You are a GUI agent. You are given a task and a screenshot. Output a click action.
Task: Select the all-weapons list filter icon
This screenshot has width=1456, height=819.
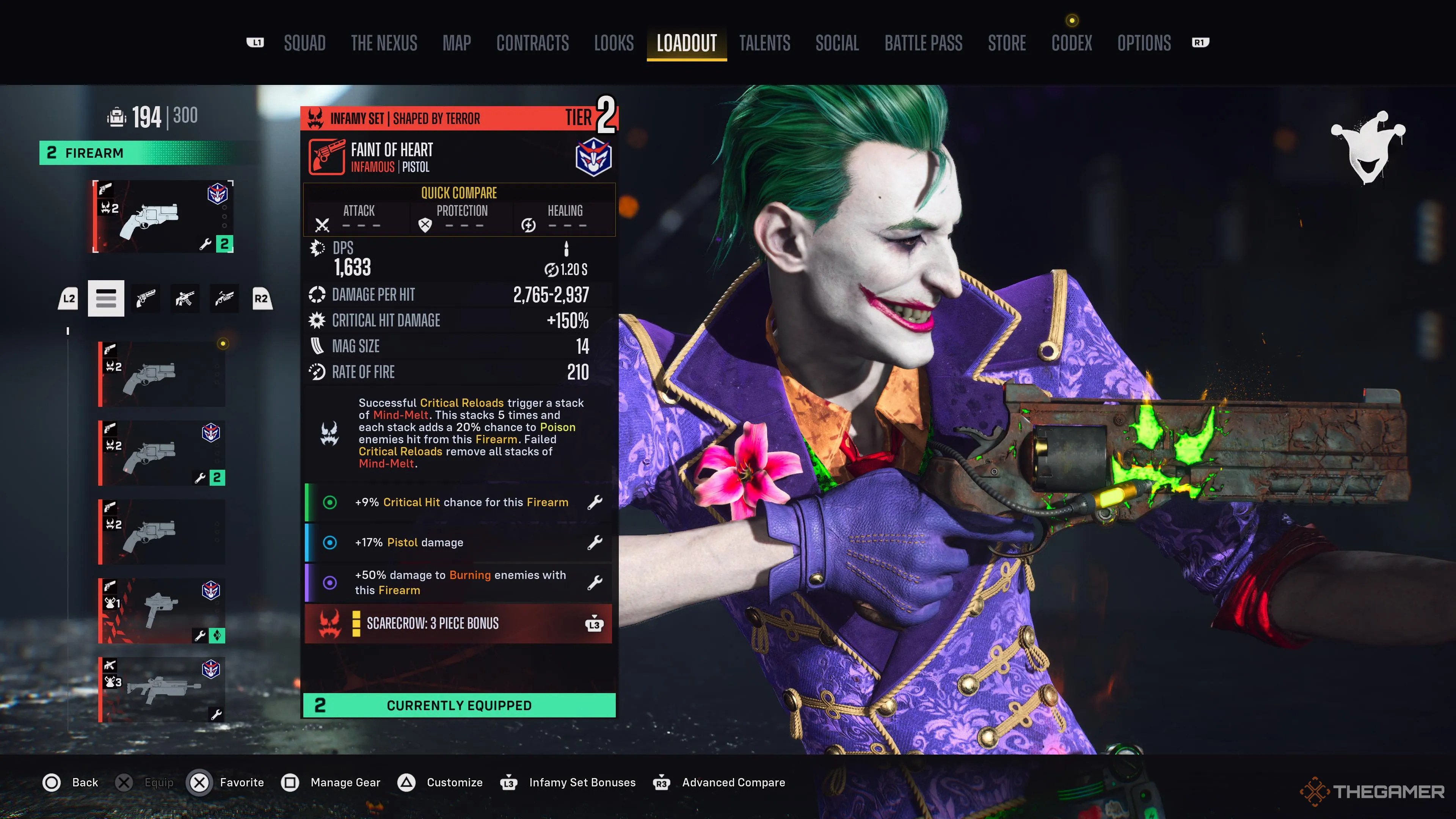click(106, 298)
